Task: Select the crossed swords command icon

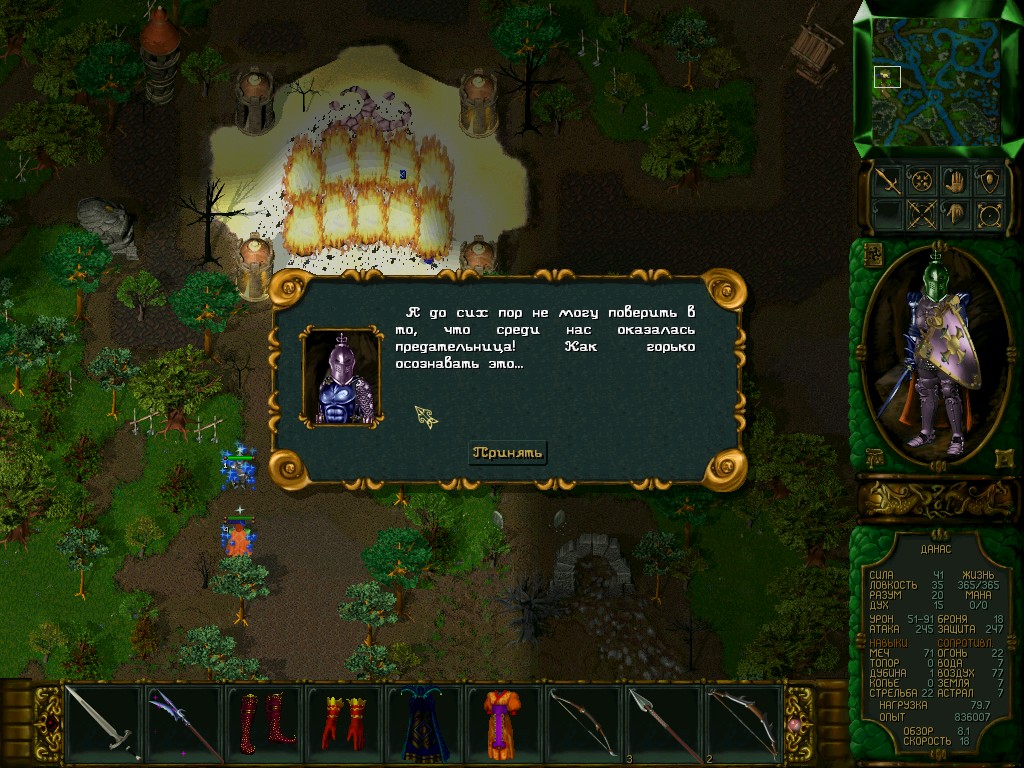Action: coord(920,214)
